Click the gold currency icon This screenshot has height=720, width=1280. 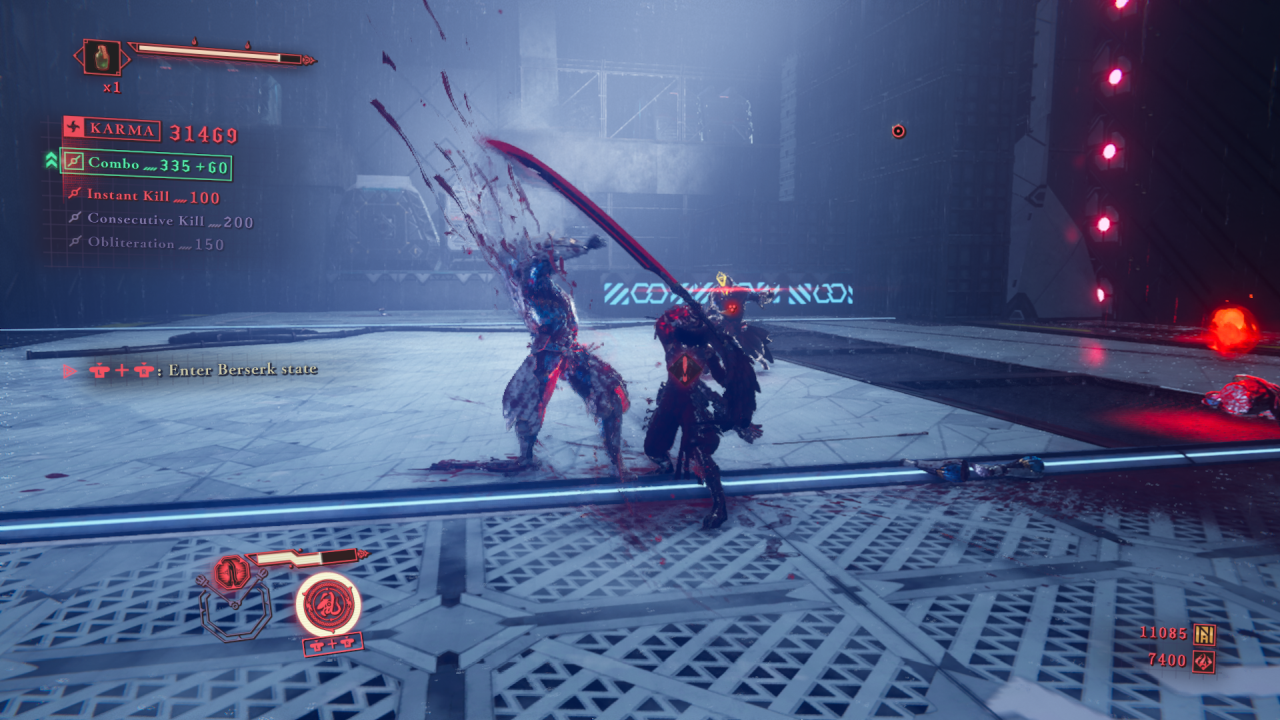[x=1204, y=633]
